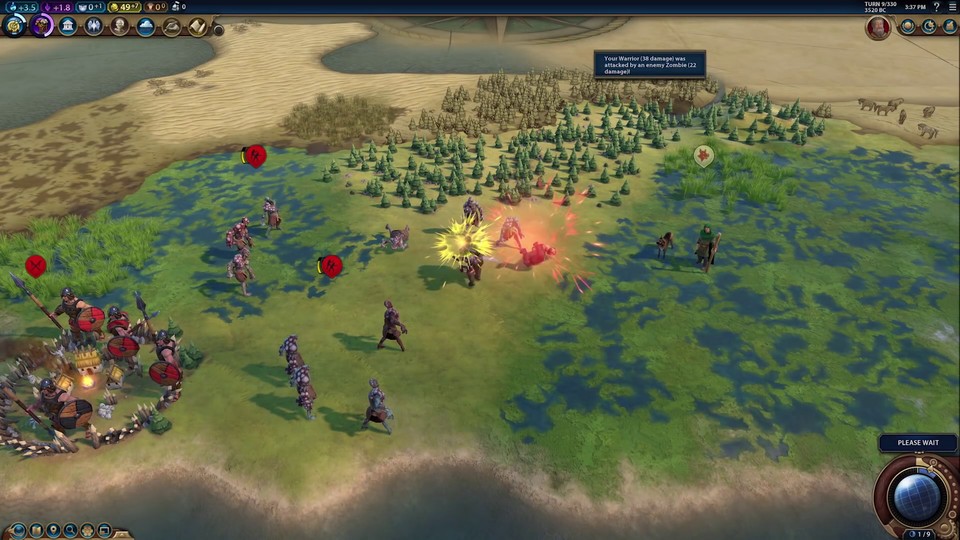The width and height of the screenshot is (960, 540).
Task: Click the globe end-turn button
Action: pos(917,496)
